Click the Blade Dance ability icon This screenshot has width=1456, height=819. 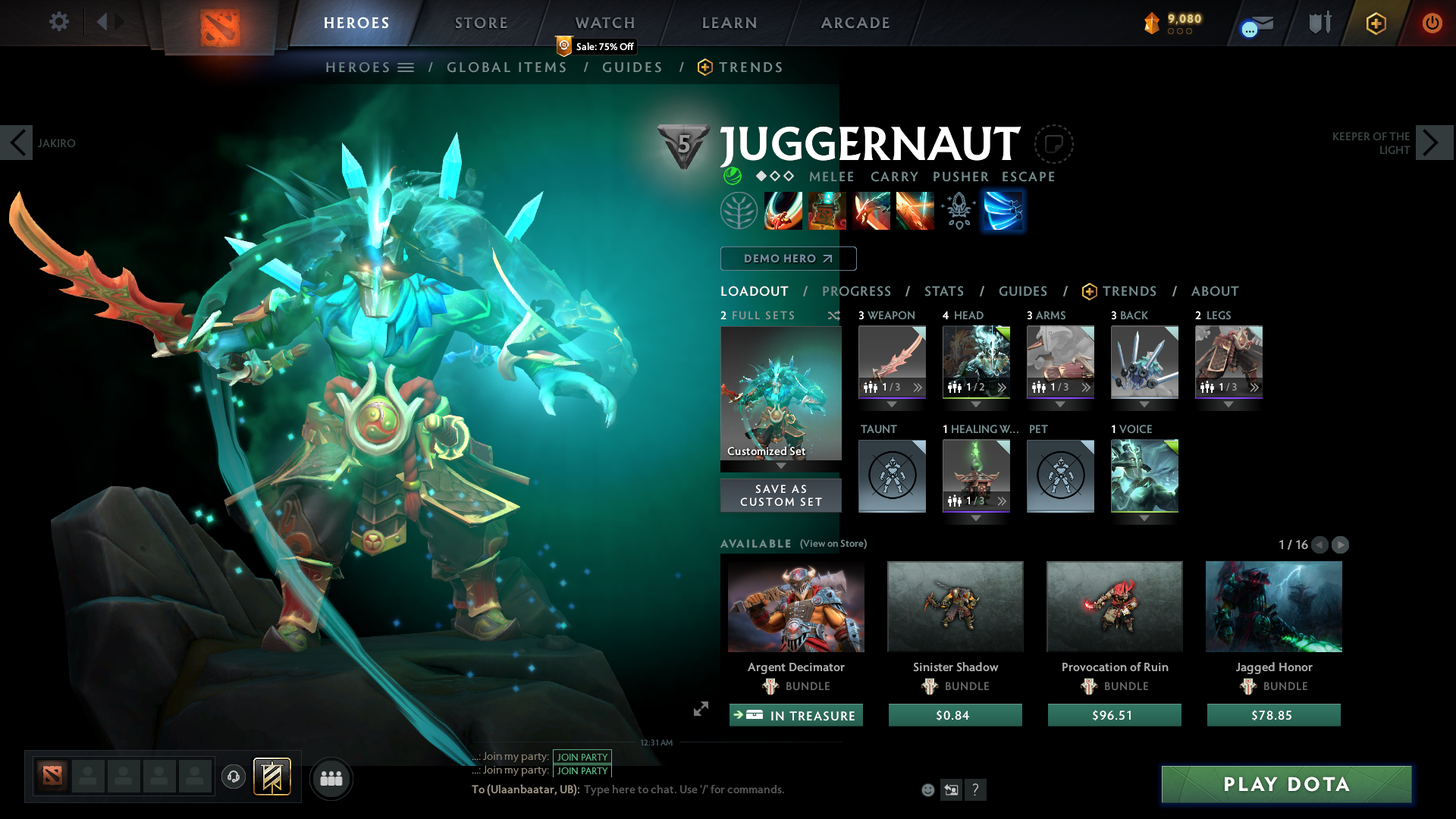[871, 211]
